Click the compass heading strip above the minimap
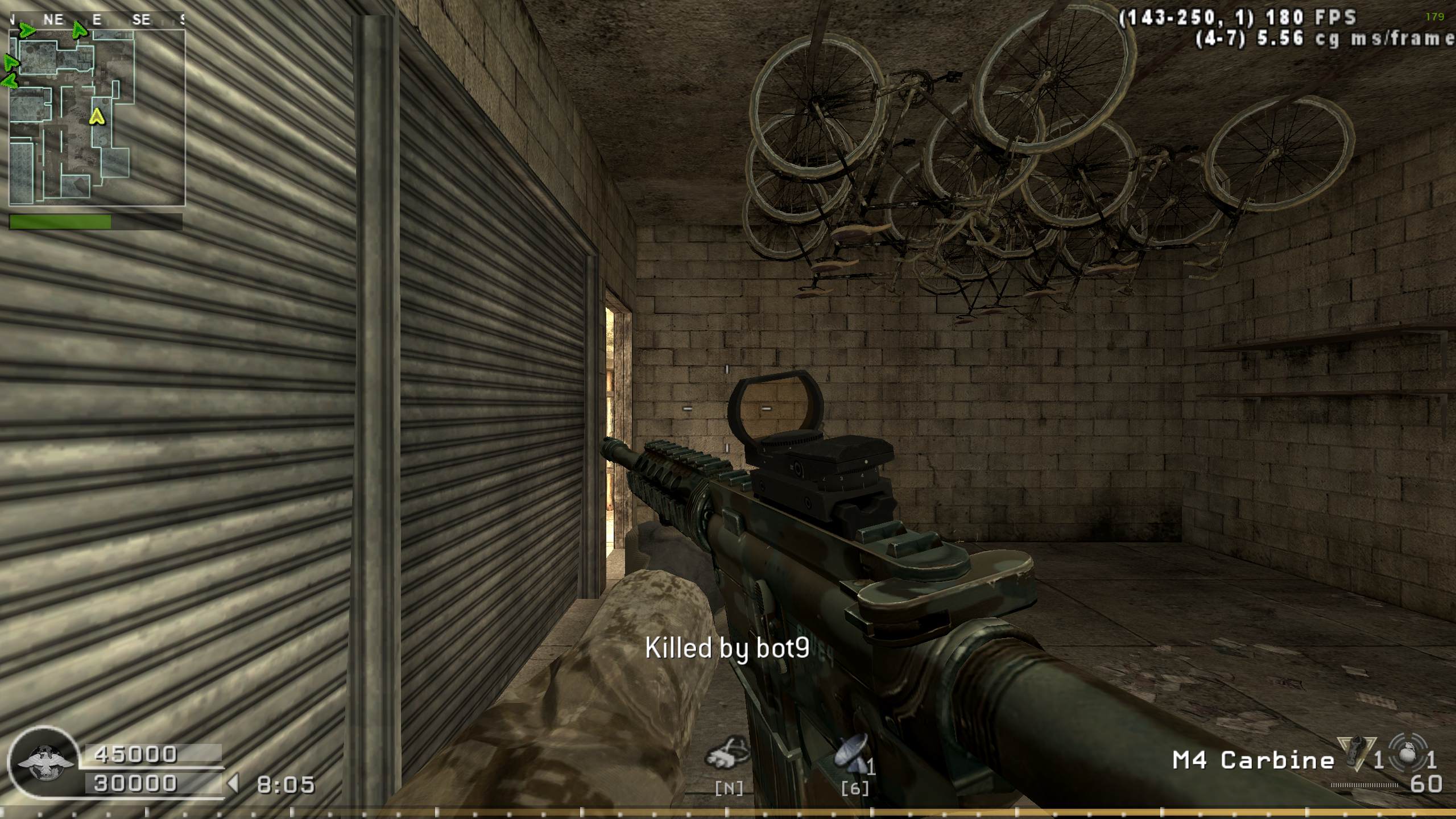The image size is (1456, 819). click(x=97, y=20)
